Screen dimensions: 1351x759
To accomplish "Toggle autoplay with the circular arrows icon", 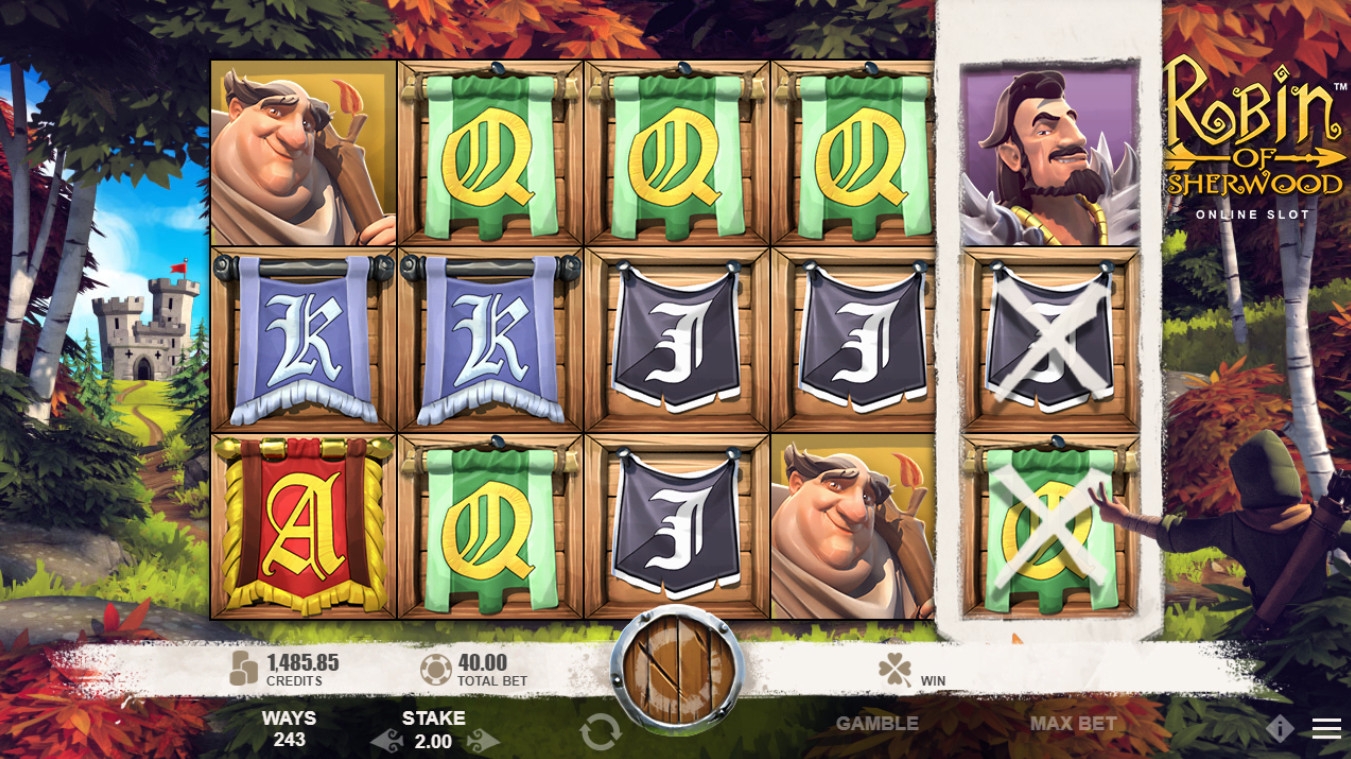I will pyautogui.click(x=600, y=733).
